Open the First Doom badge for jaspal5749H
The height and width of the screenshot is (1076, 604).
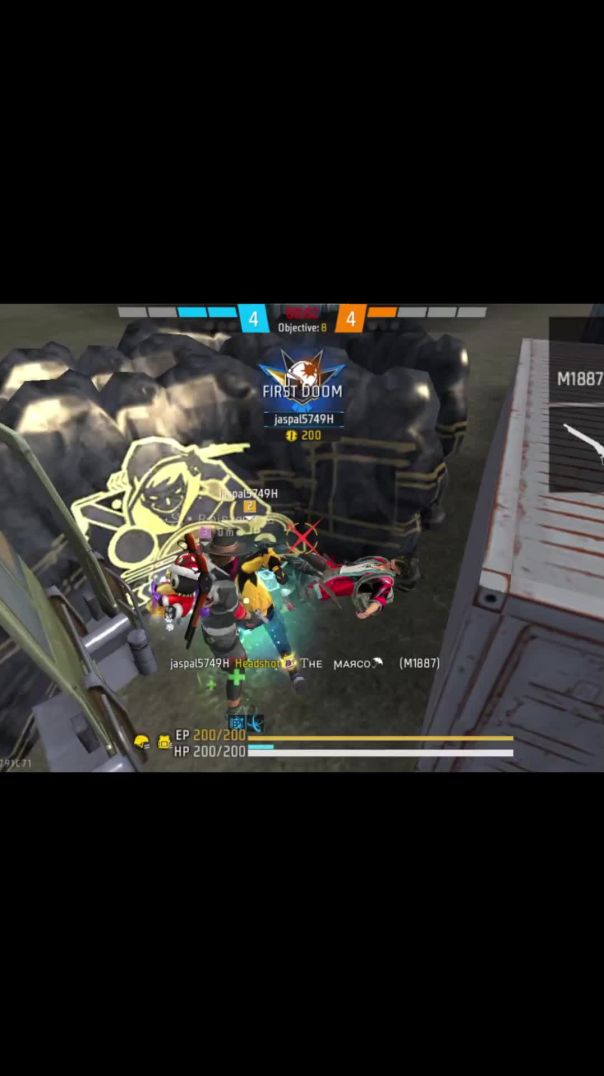click(302, 380)
